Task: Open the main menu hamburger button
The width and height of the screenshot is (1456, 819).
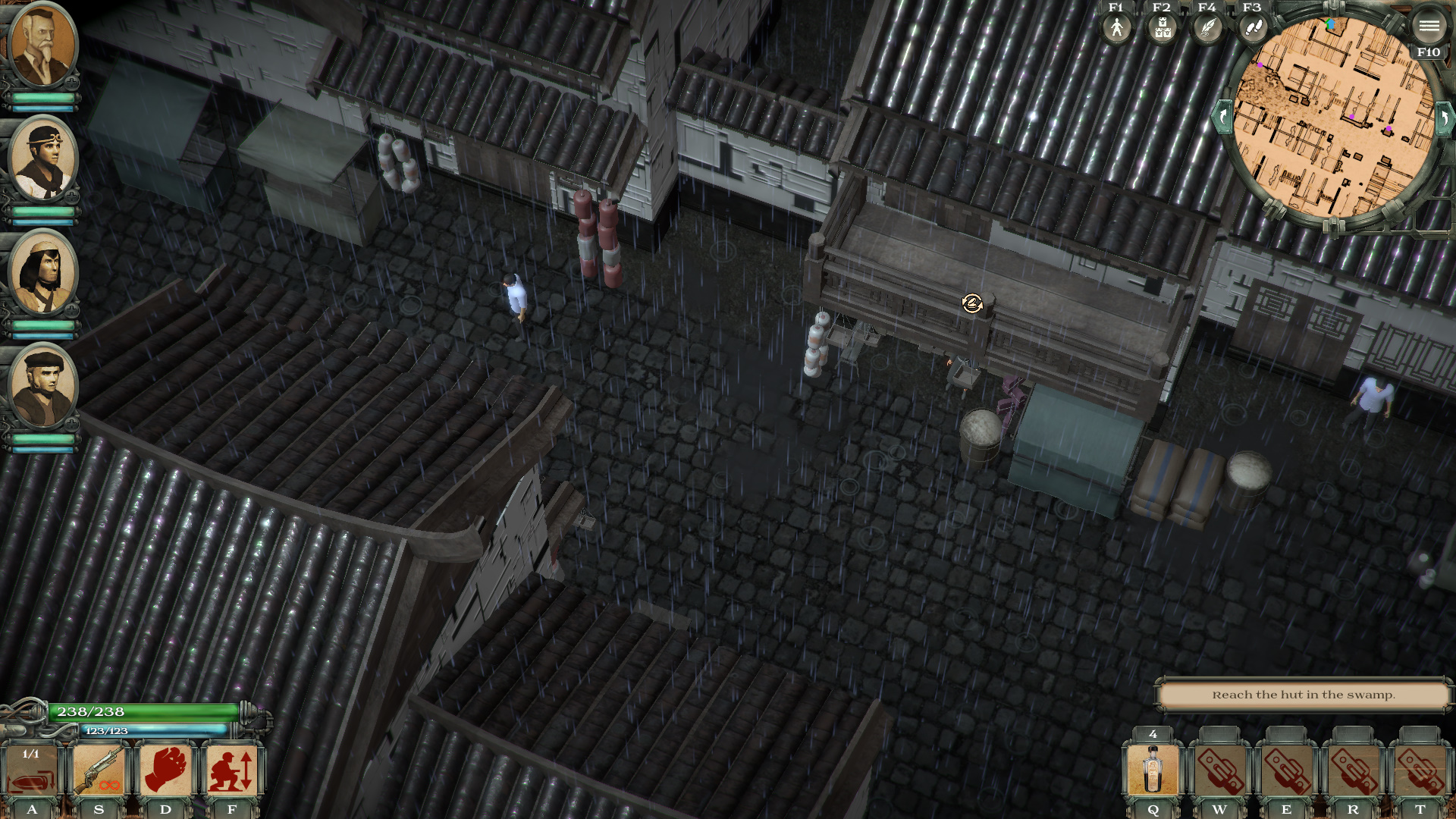Action: pyautogui.click(x=1429, y=27)
